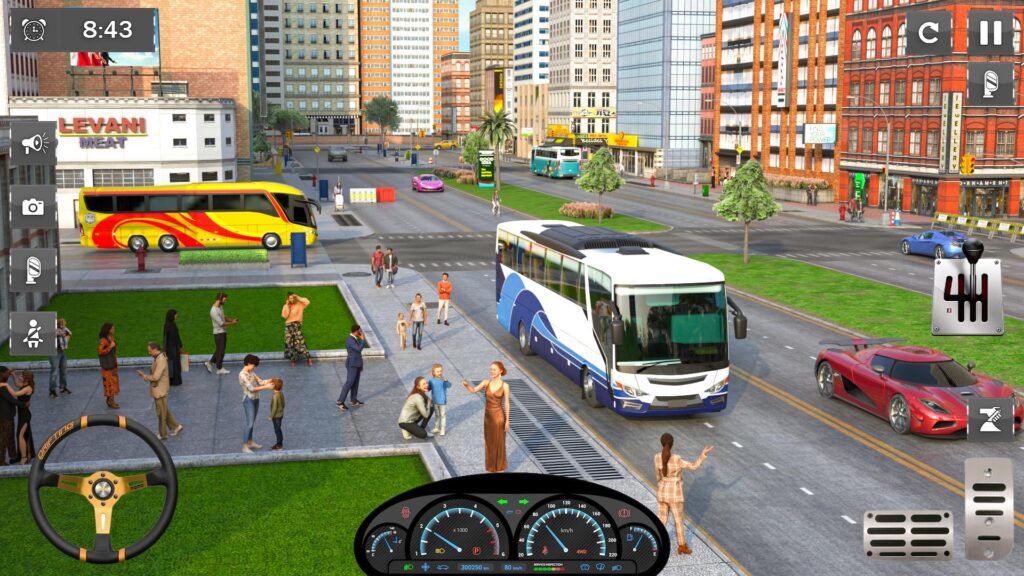
Task: Activate the windshield wiper button
Action: click(989, 419)
